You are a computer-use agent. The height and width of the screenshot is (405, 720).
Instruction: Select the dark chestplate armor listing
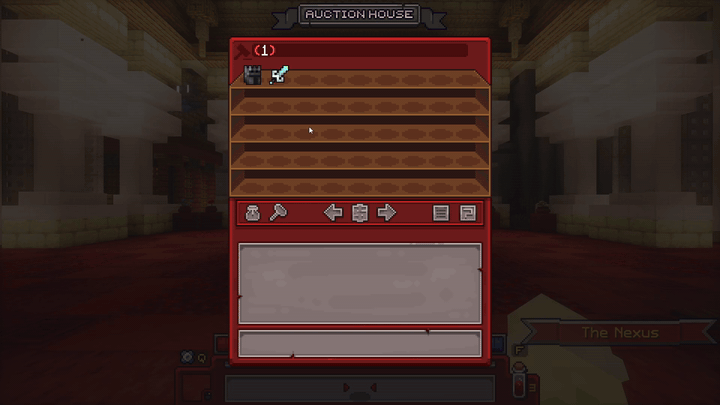[253, 76]
